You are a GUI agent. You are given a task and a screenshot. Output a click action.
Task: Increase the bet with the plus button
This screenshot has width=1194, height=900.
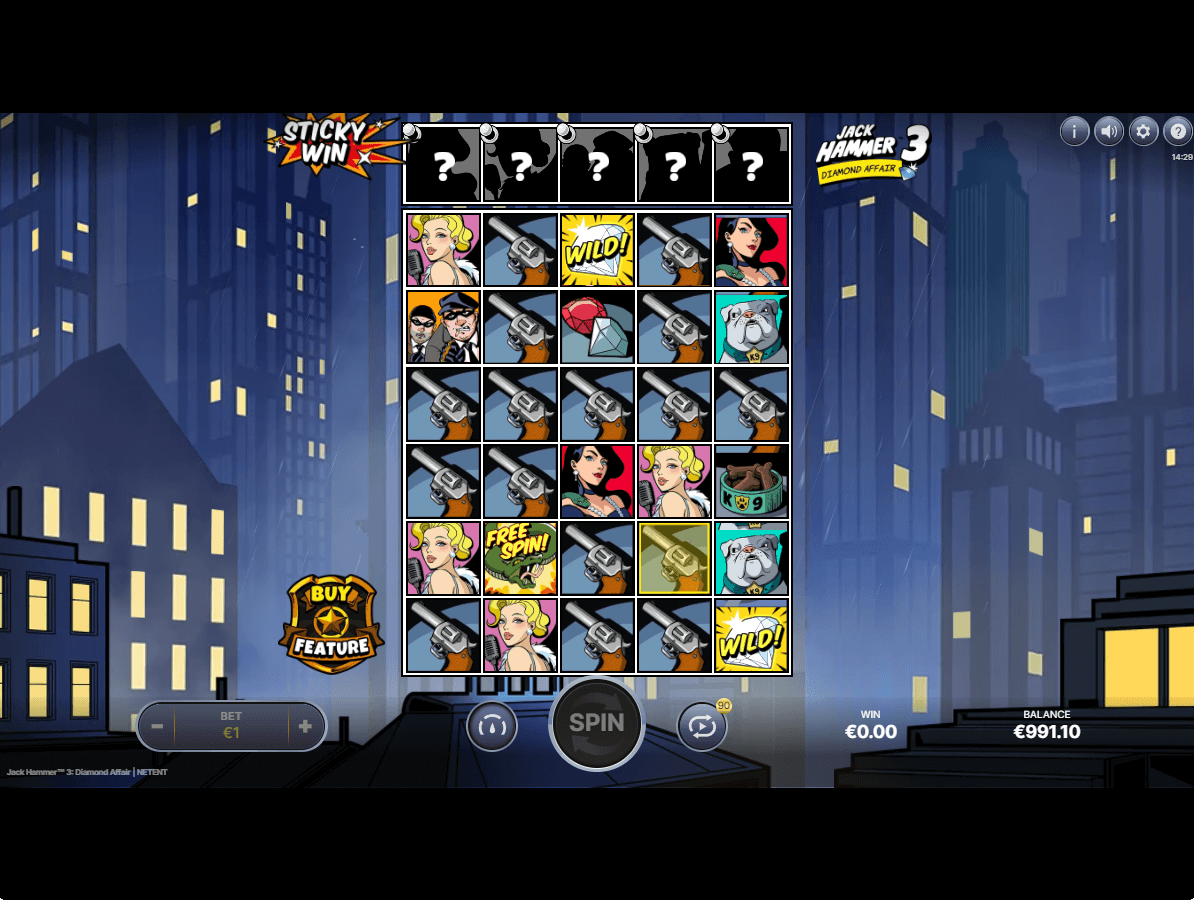click(305, 726)
